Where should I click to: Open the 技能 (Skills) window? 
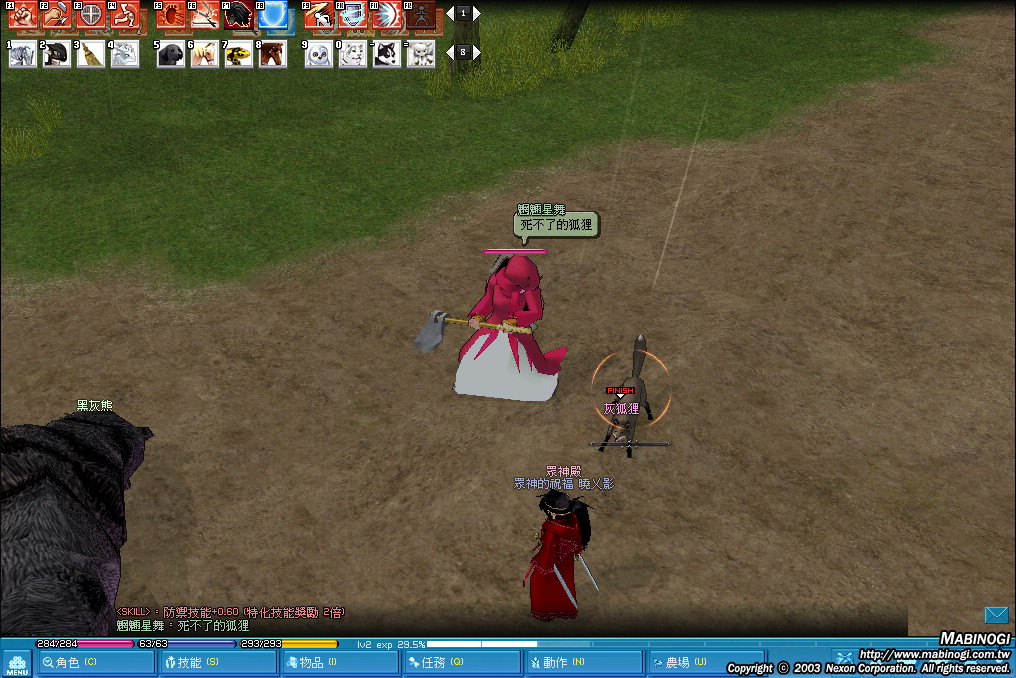pos(217,662)
